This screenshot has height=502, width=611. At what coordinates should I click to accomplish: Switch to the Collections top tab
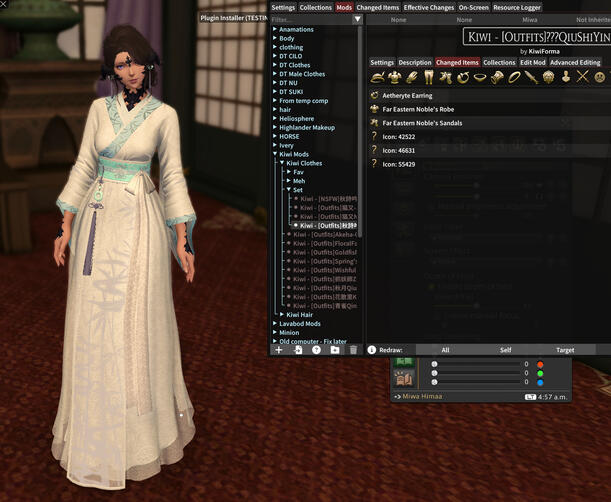click(x=316, y=7)
